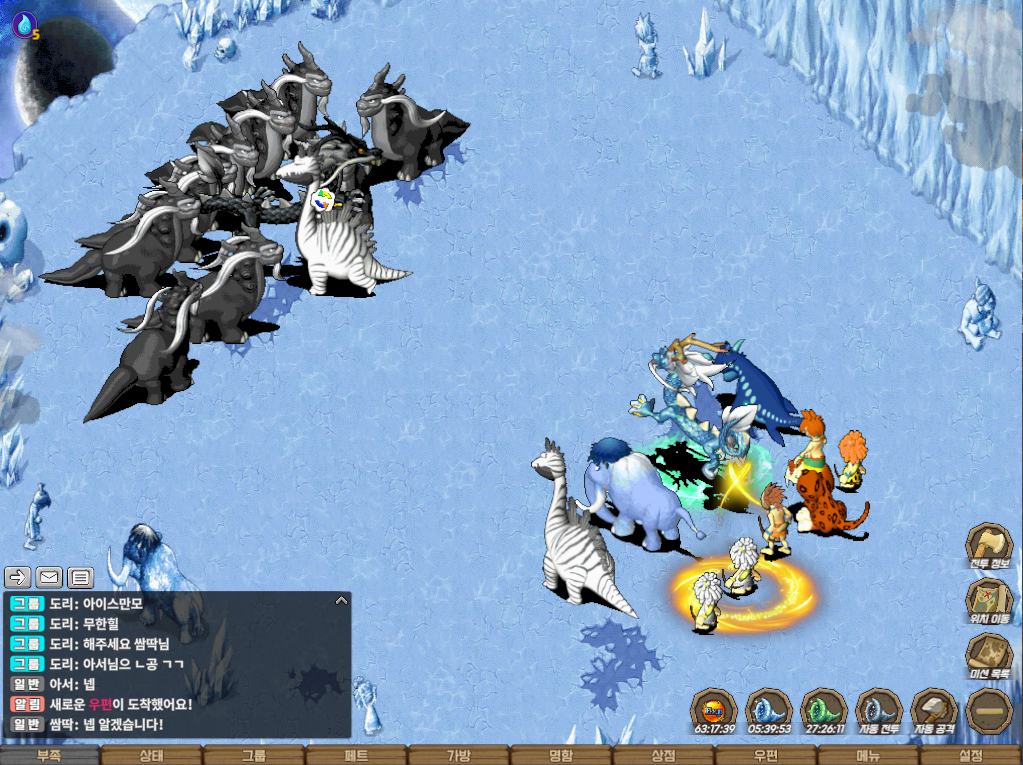Open the 우편 (mail) menu
Screen dimensions: 1023x765
point(766,755)
